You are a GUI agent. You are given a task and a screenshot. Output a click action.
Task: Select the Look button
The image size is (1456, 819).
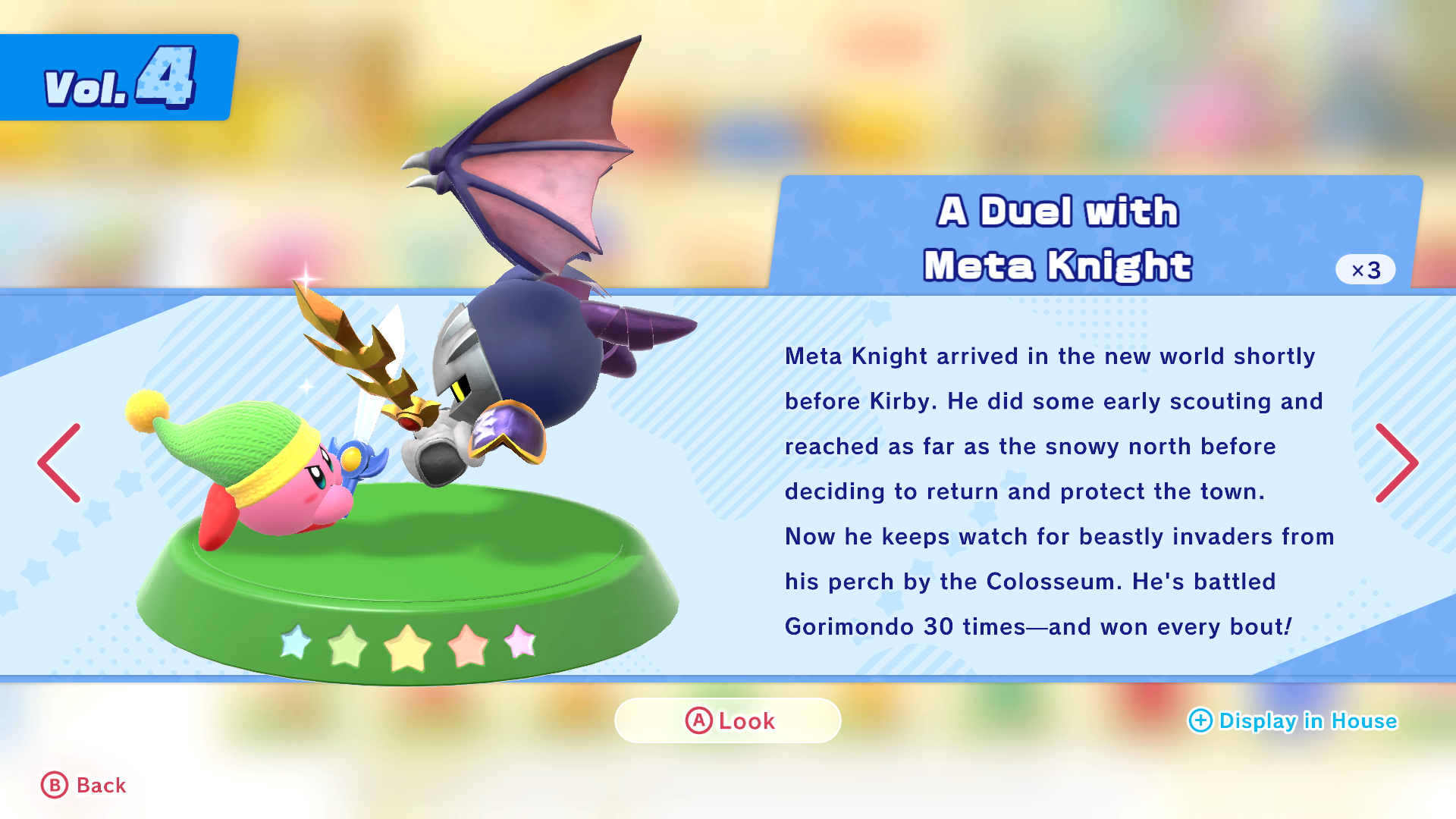tap(728, 720)
